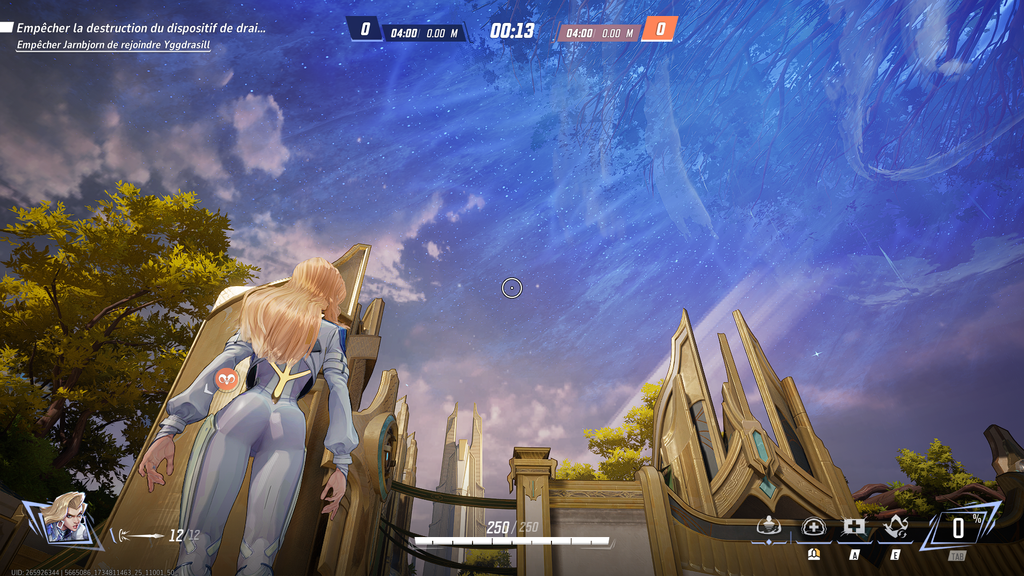Viewport: 1024px width, 576px height.
Task: Select the Invisible Woman hero portrait
Action: pyautogui.click(x=66, y=519)
